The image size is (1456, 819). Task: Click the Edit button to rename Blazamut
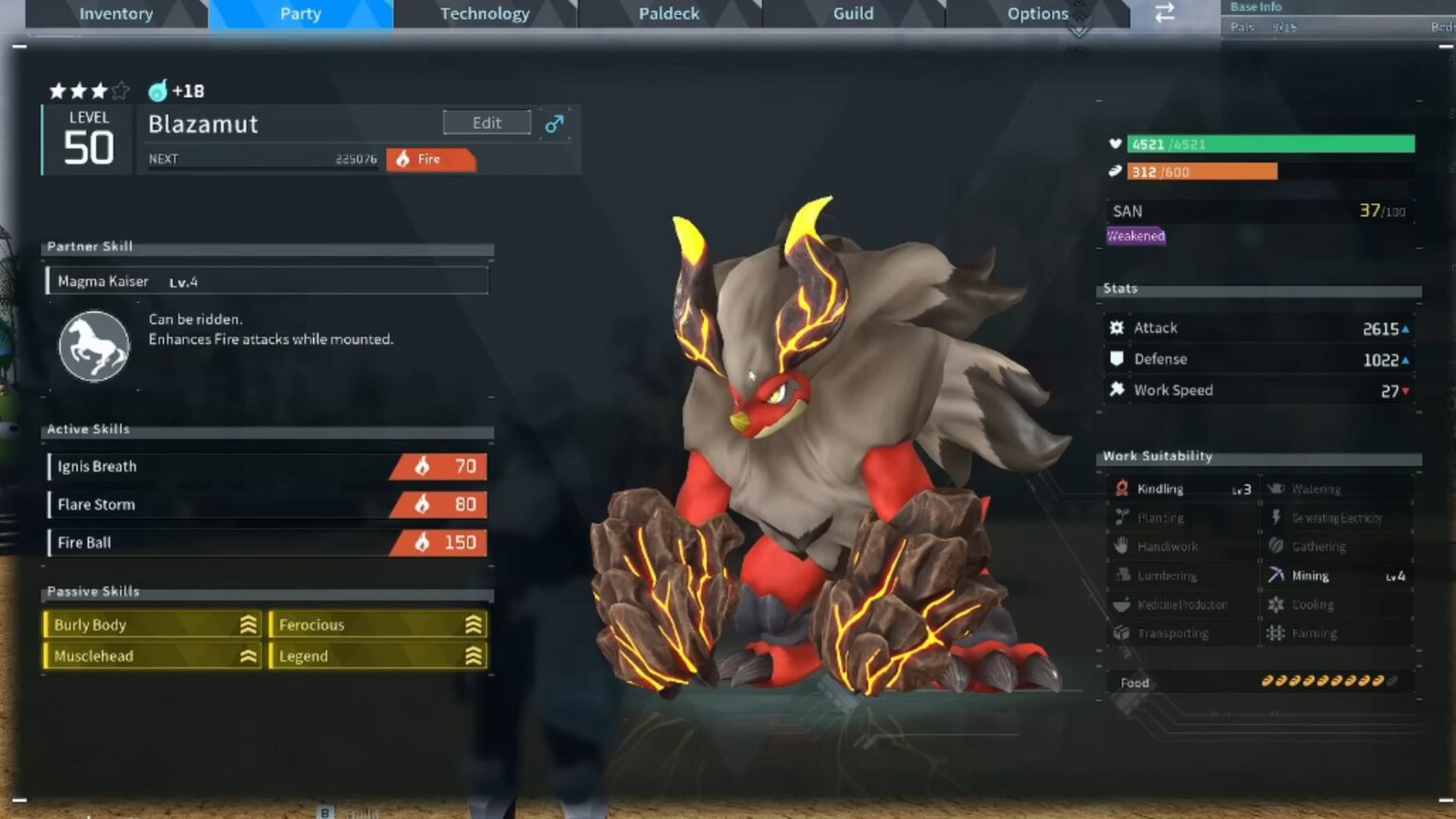click(x=486, y=122)
